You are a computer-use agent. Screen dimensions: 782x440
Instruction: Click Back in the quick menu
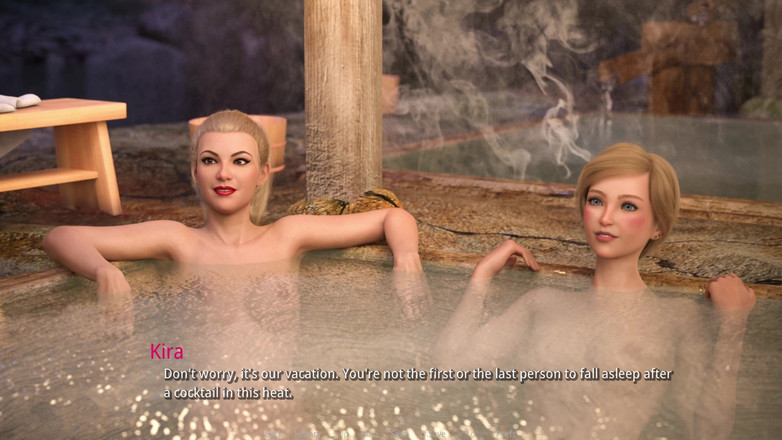tap(274, 434)
